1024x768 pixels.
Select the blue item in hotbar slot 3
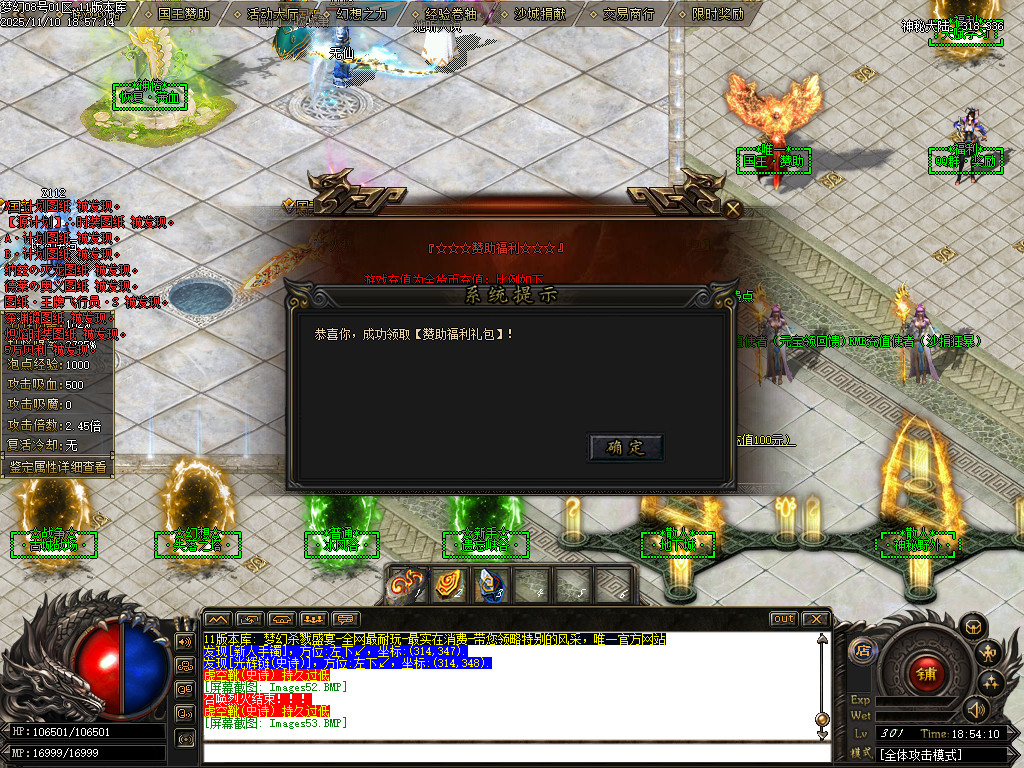489,585
